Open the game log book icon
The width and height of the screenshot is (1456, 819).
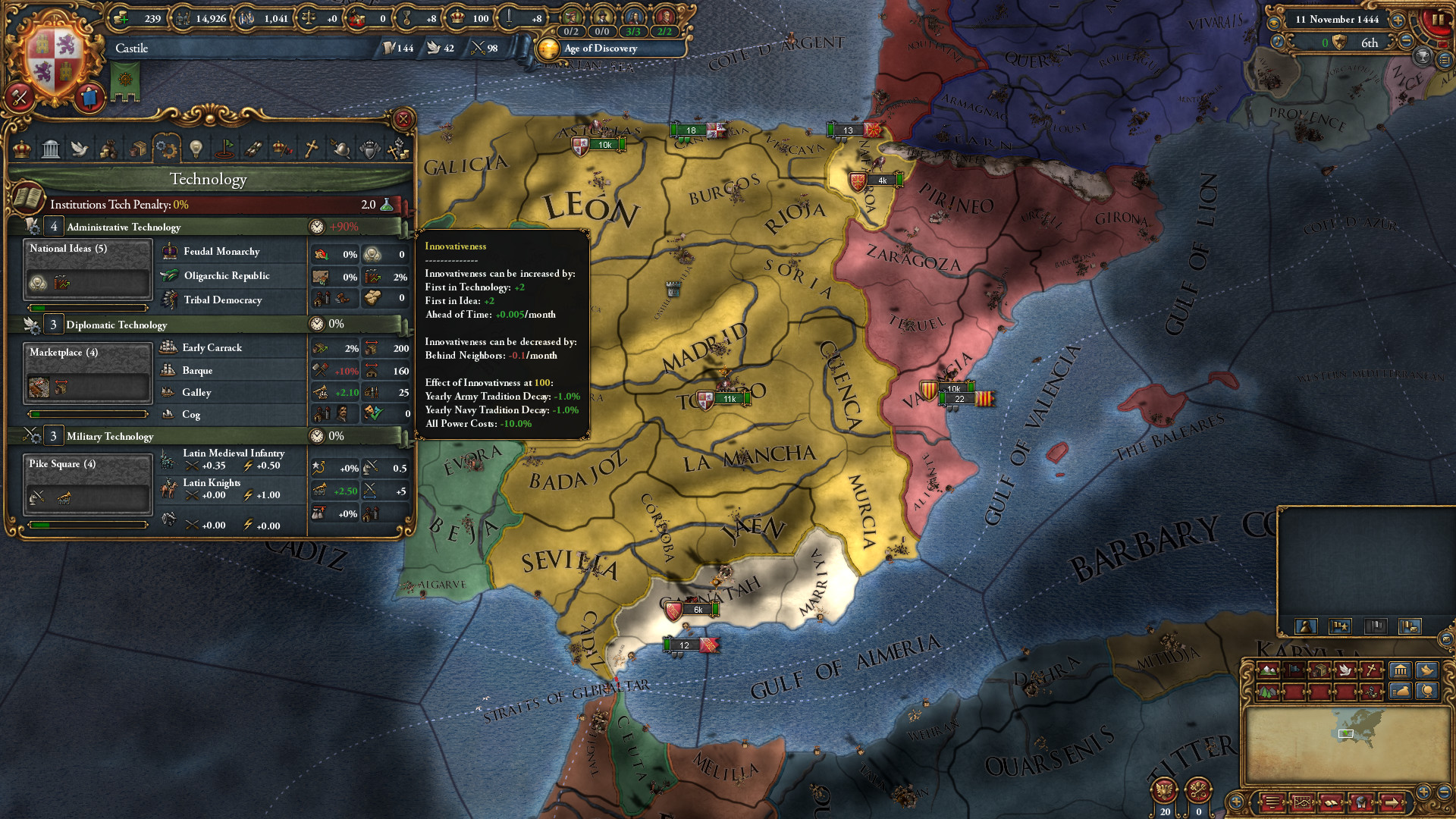coord(1332,804)
